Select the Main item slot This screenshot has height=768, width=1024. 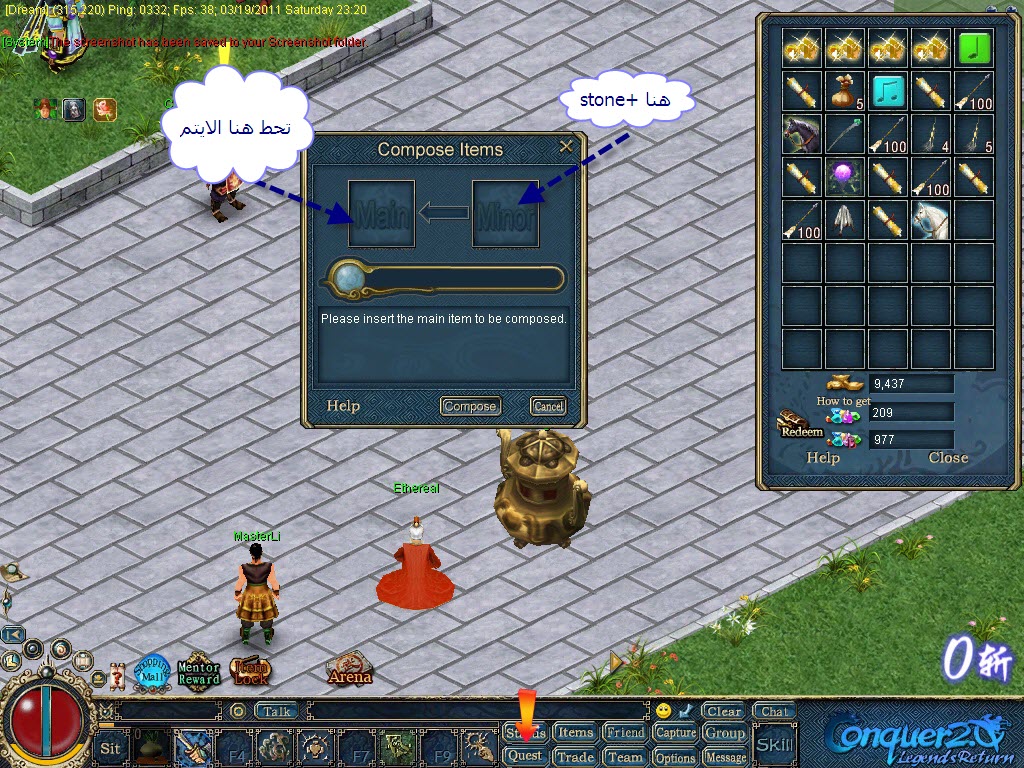tap(381, 213)
